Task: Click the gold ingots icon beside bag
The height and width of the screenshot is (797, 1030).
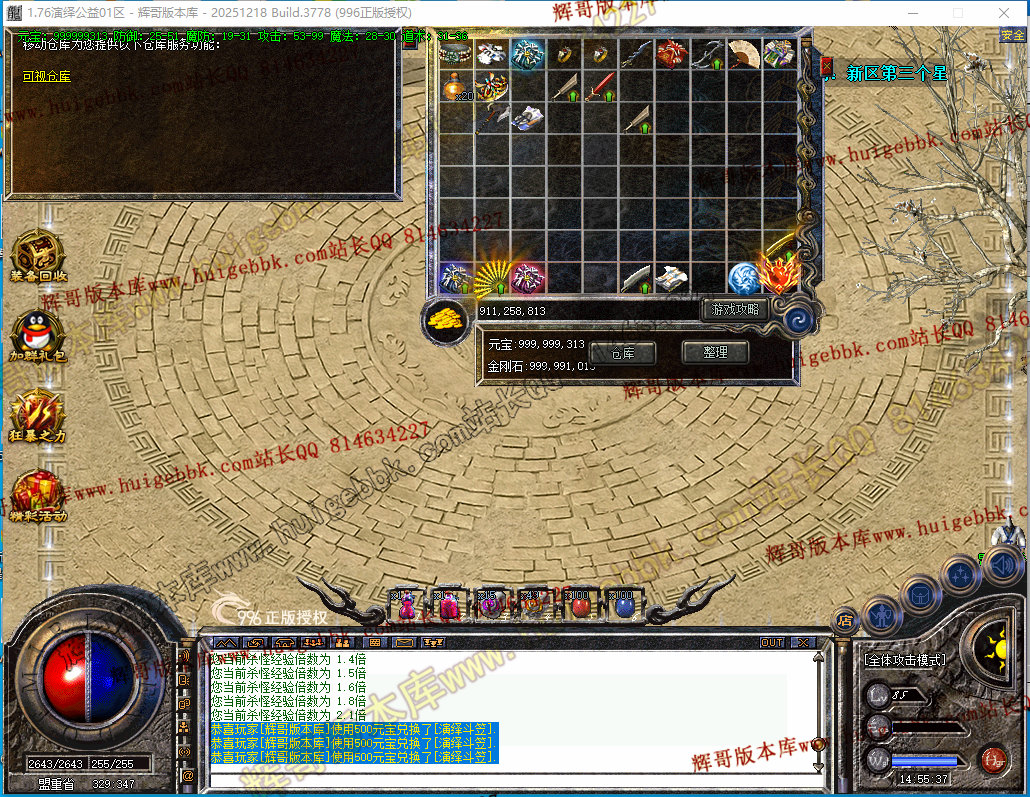Action: click(x=447, y=318)
